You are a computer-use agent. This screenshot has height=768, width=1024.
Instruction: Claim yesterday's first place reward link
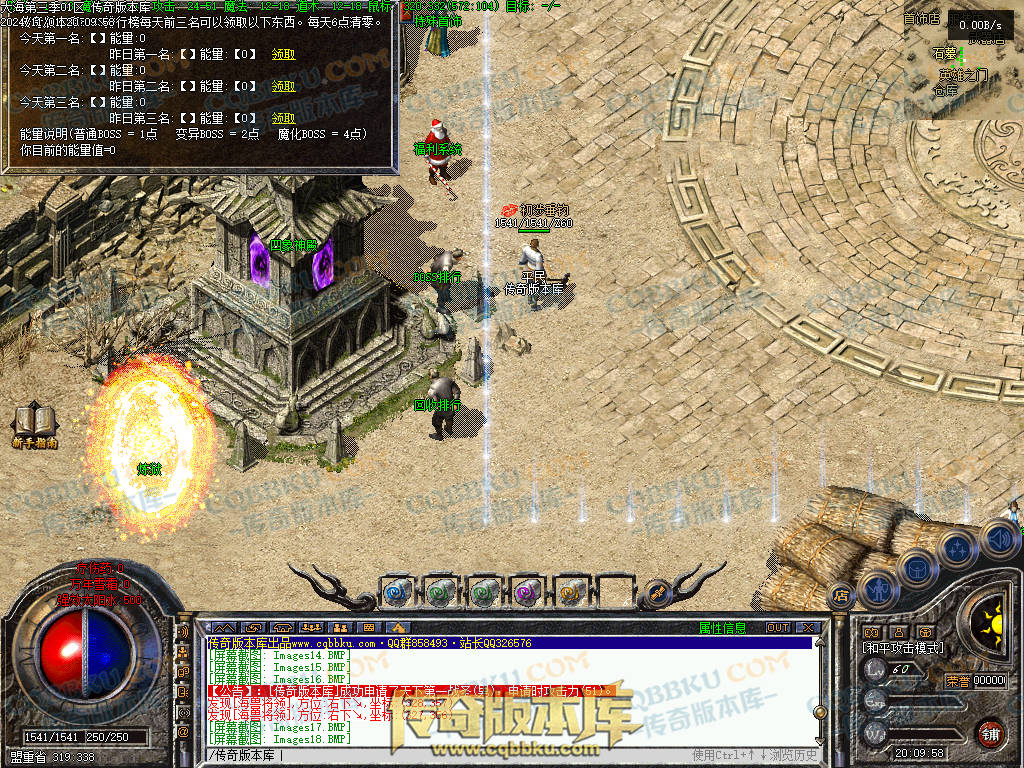[284, 55]
